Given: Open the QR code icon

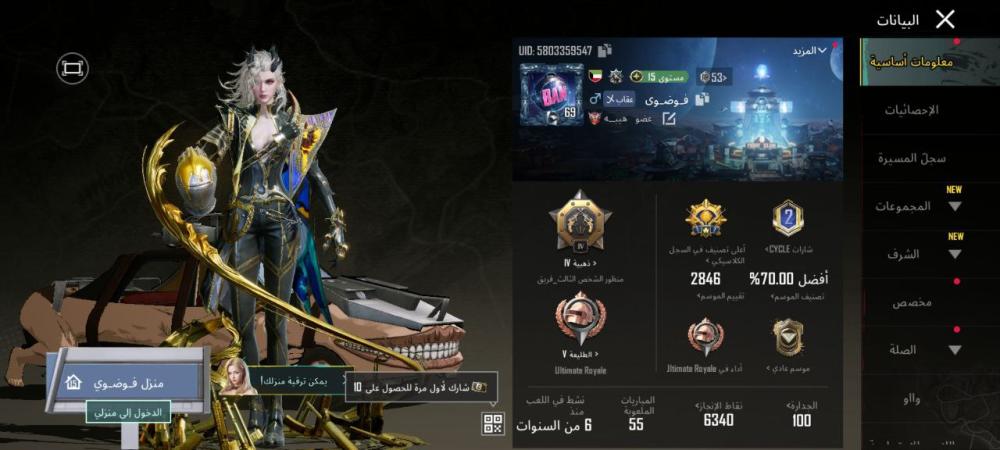Looking at the screenshot, I should (x=493, y=424).
